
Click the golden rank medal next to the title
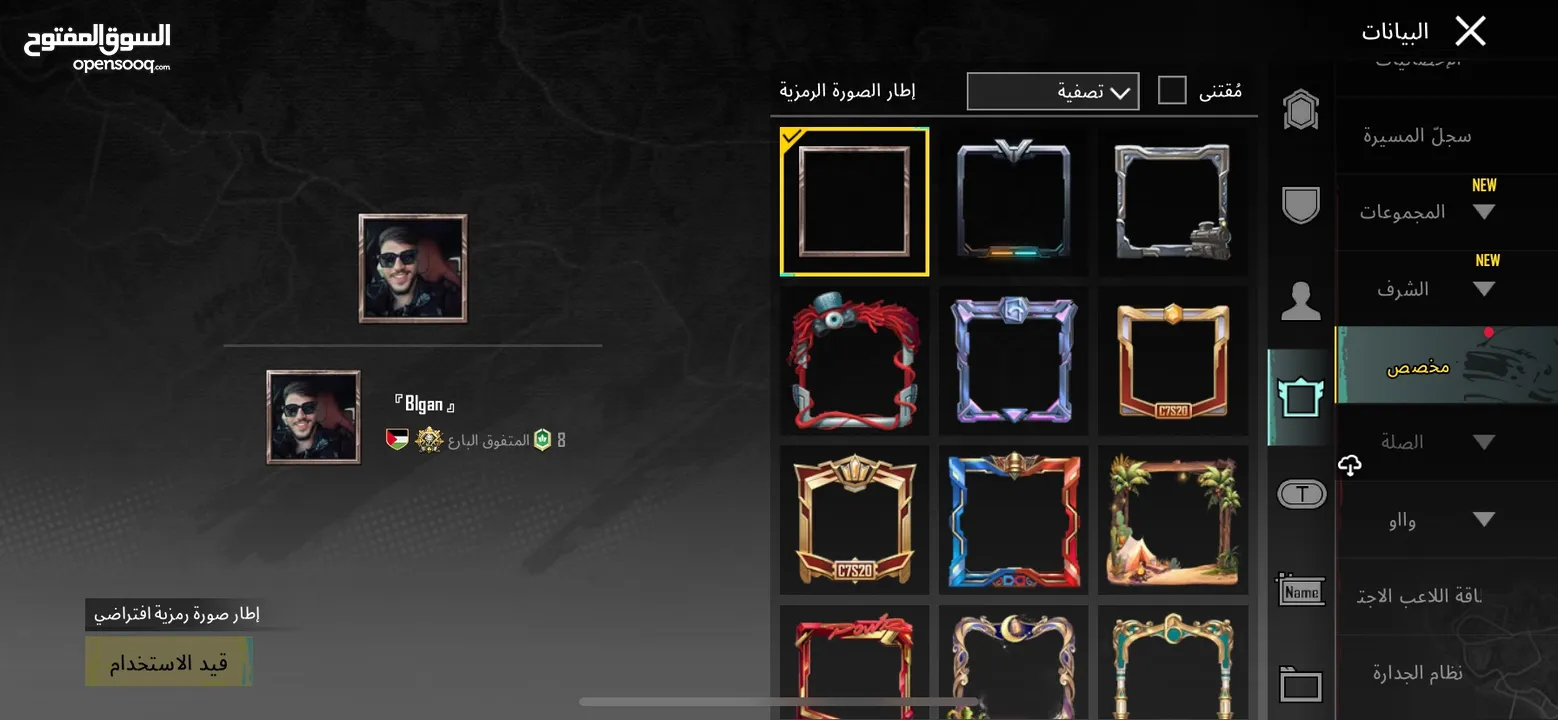428,438
